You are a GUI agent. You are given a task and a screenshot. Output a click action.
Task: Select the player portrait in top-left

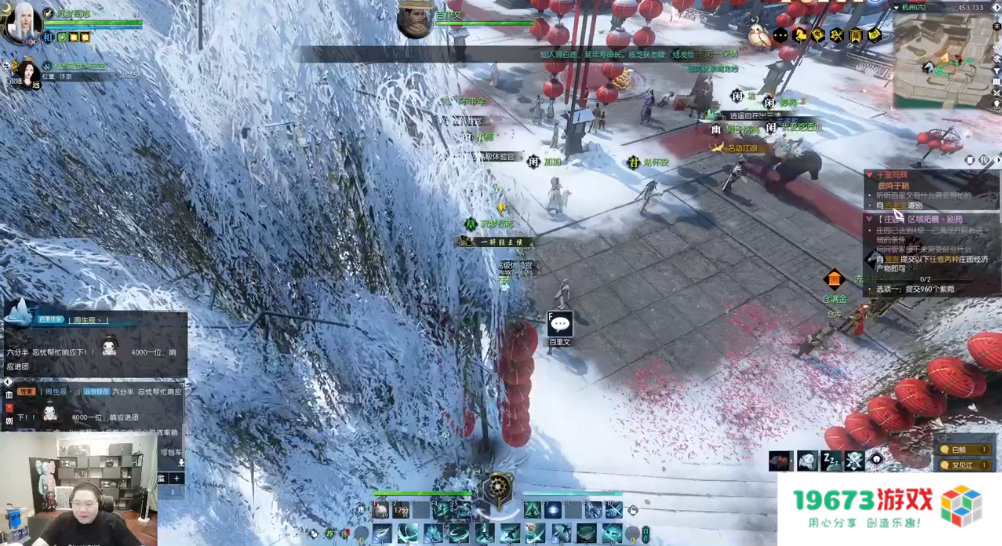coord(22,24)
